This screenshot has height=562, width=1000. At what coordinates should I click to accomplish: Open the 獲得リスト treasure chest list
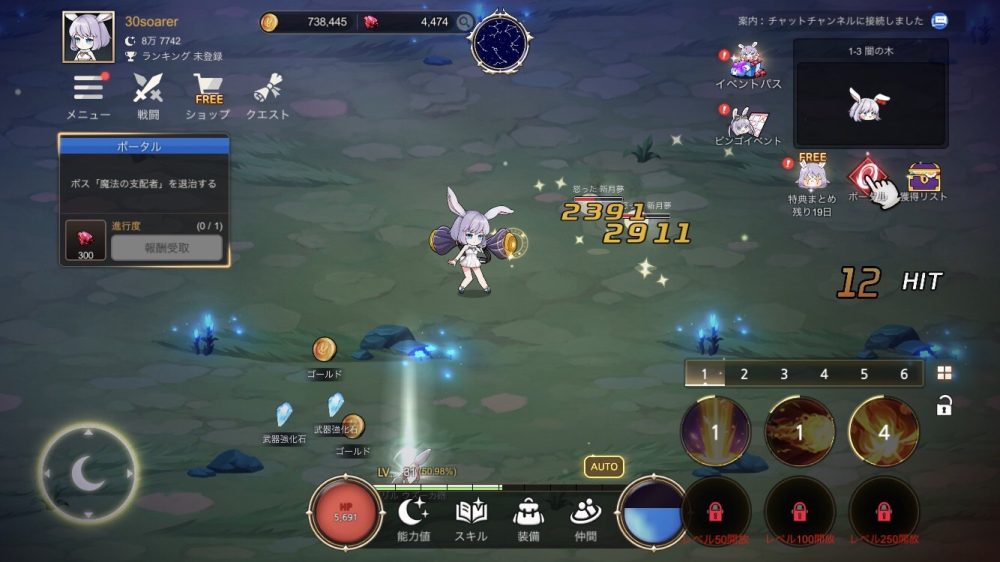925,178
